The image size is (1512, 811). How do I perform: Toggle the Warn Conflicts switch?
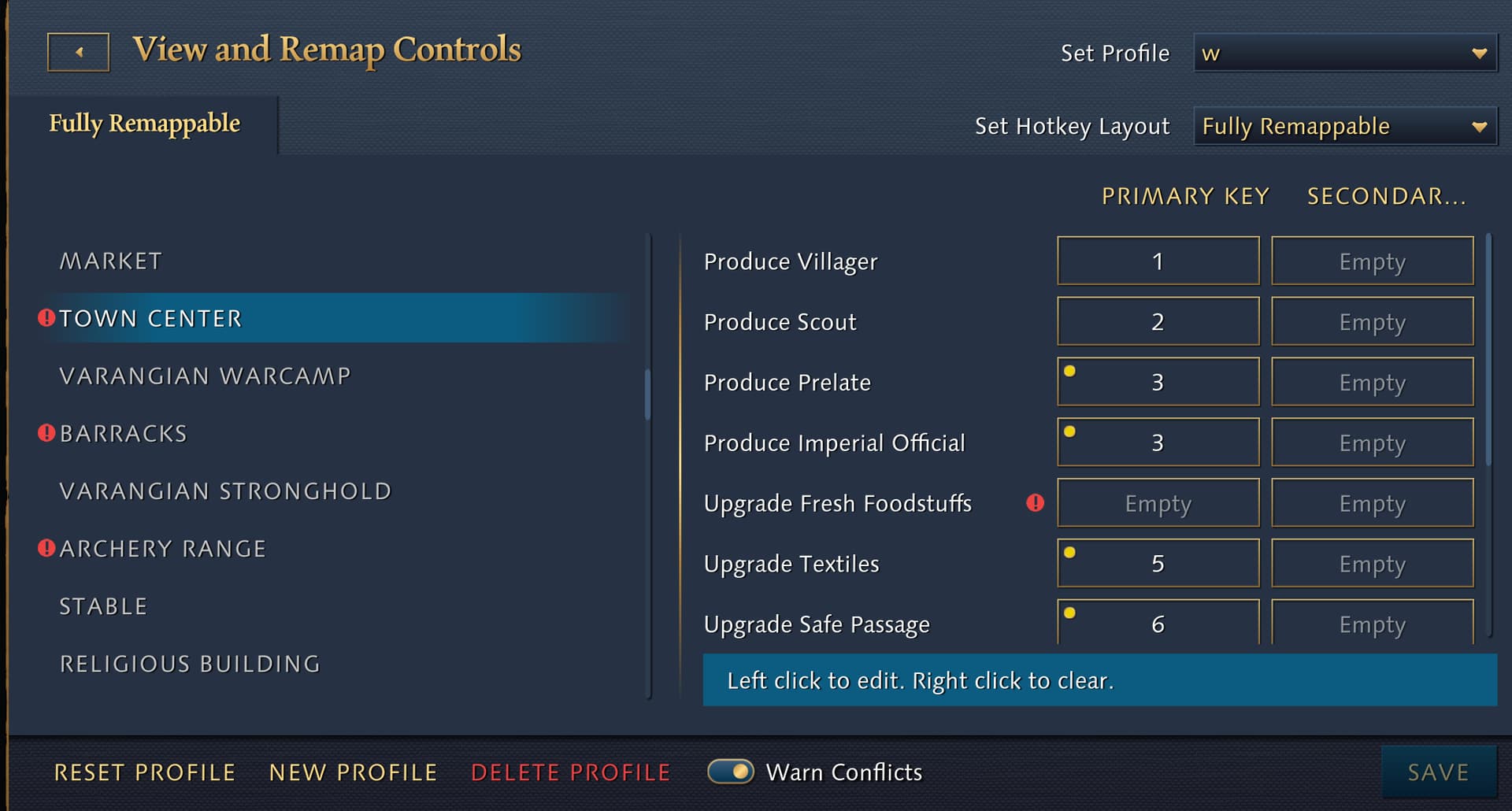[x=730, y=772]
